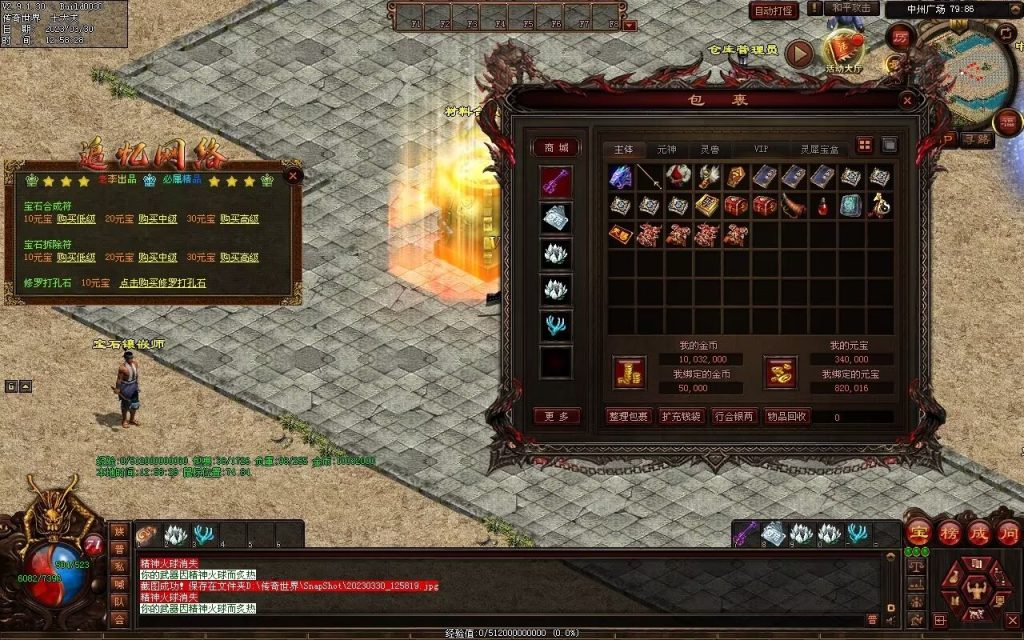The width and height of the screenshot is (1024, 640).
Task: Click the 更多 more button
Action: 556,416
